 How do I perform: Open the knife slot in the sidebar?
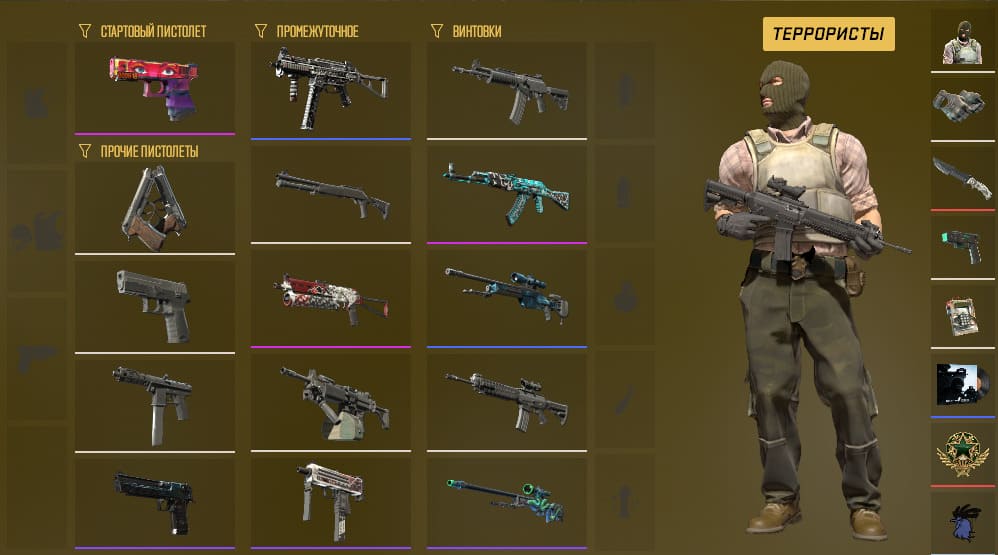pyautogui.click(x=961, y=178)
